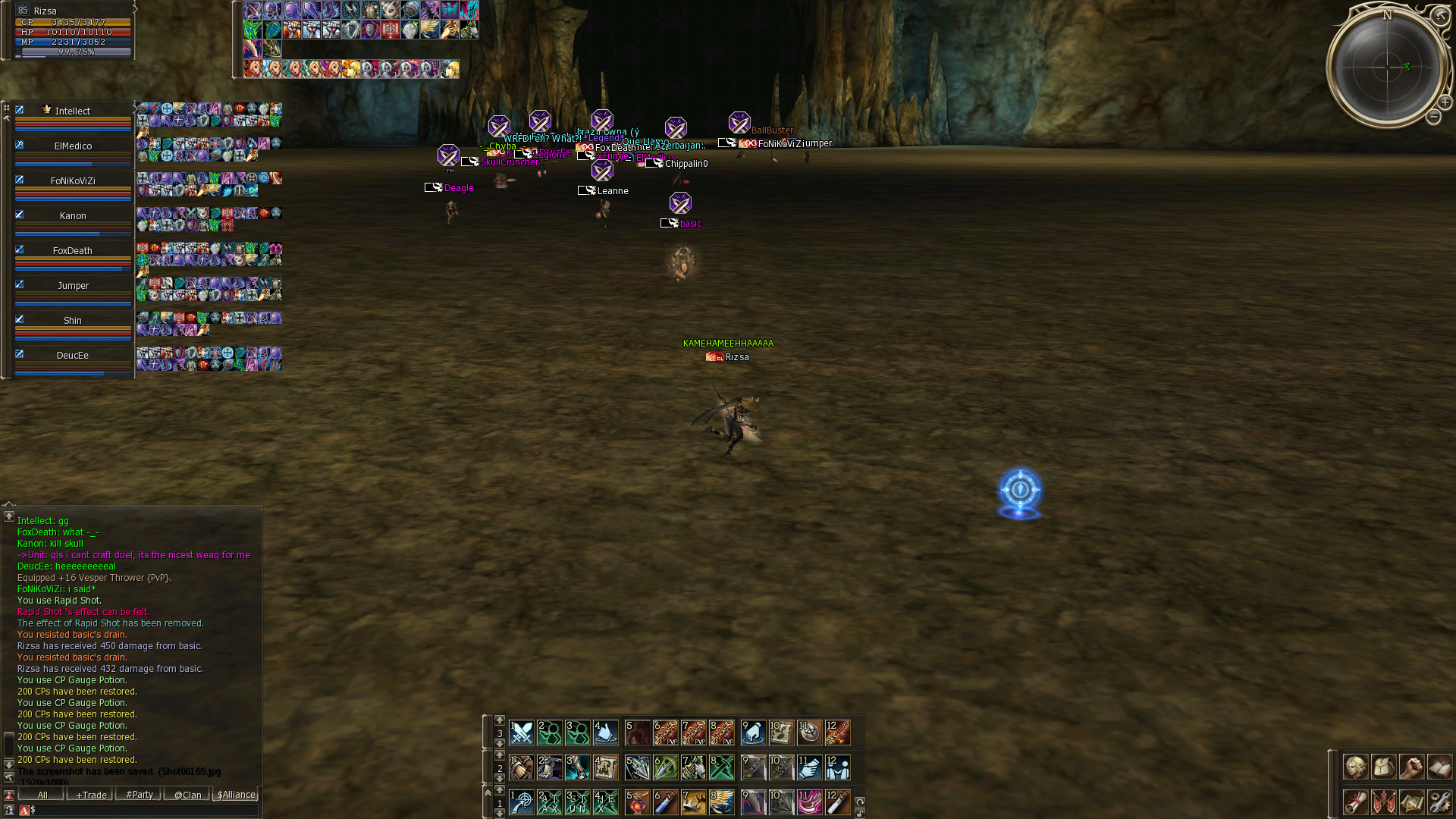This screenshot has height=819, width=1456.
Task: Open the #Party chat tab
Action: pos(139,795)
